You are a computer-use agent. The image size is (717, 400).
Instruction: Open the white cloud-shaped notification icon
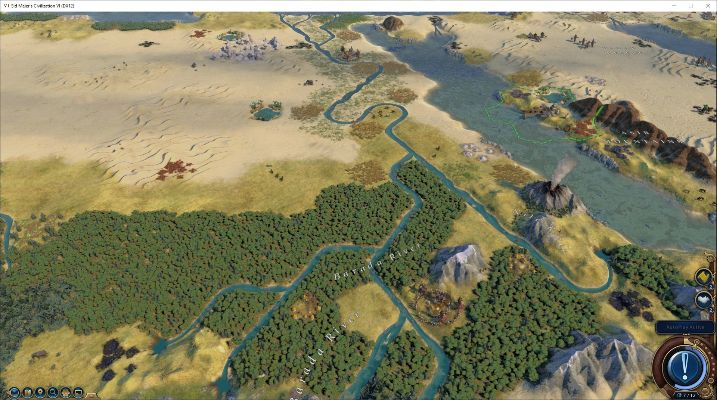pyautogui.click(x=703, y=300)
